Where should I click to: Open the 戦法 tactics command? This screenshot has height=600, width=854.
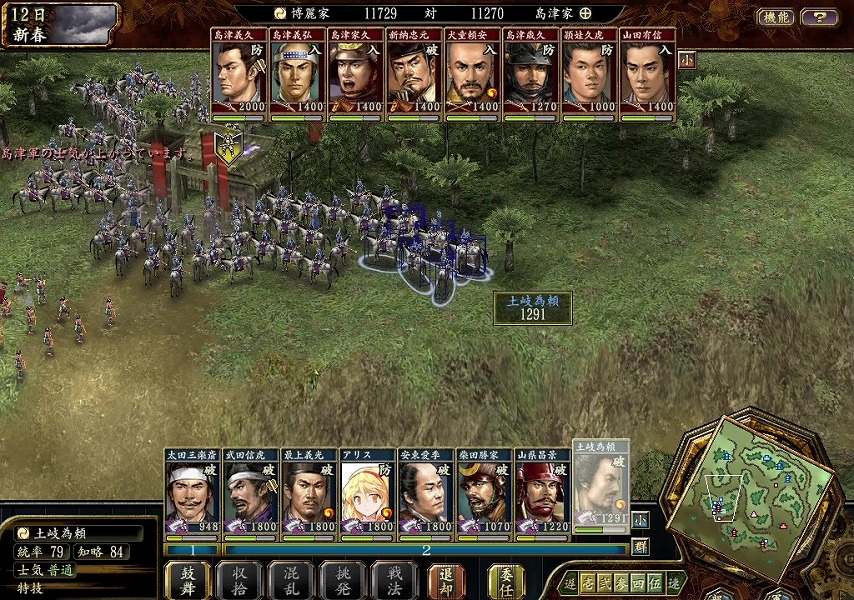(393, 581)
